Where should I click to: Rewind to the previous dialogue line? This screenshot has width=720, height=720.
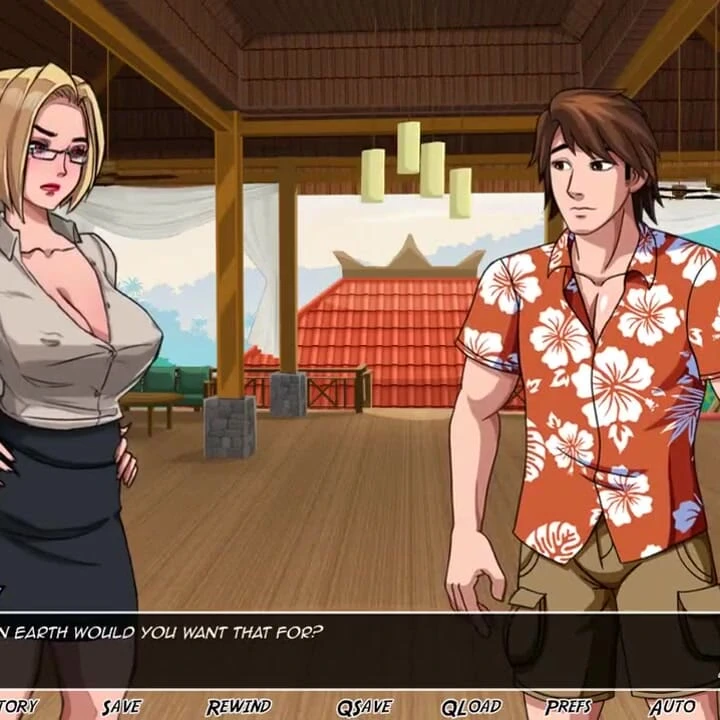pyautogui.click(x=239, y=706)
